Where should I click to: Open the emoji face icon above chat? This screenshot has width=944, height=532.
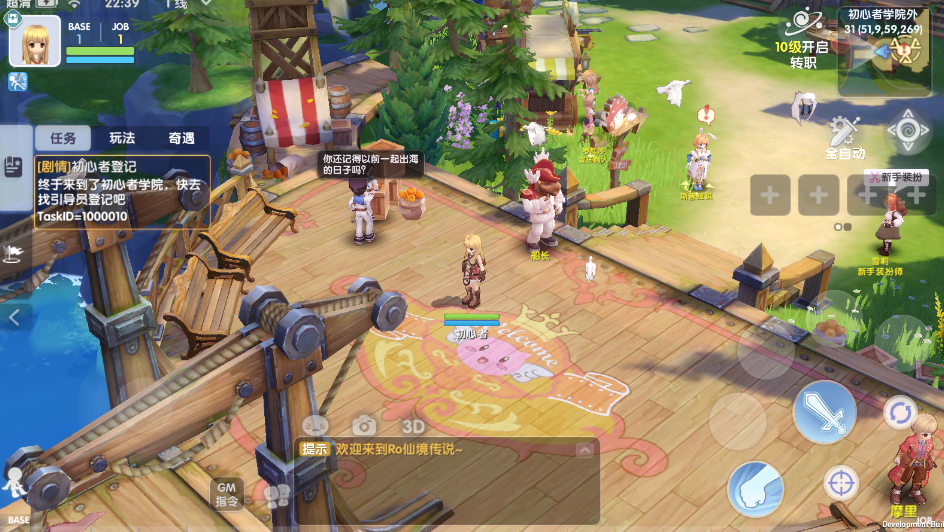pyautogui.click(x=315, y=425)
